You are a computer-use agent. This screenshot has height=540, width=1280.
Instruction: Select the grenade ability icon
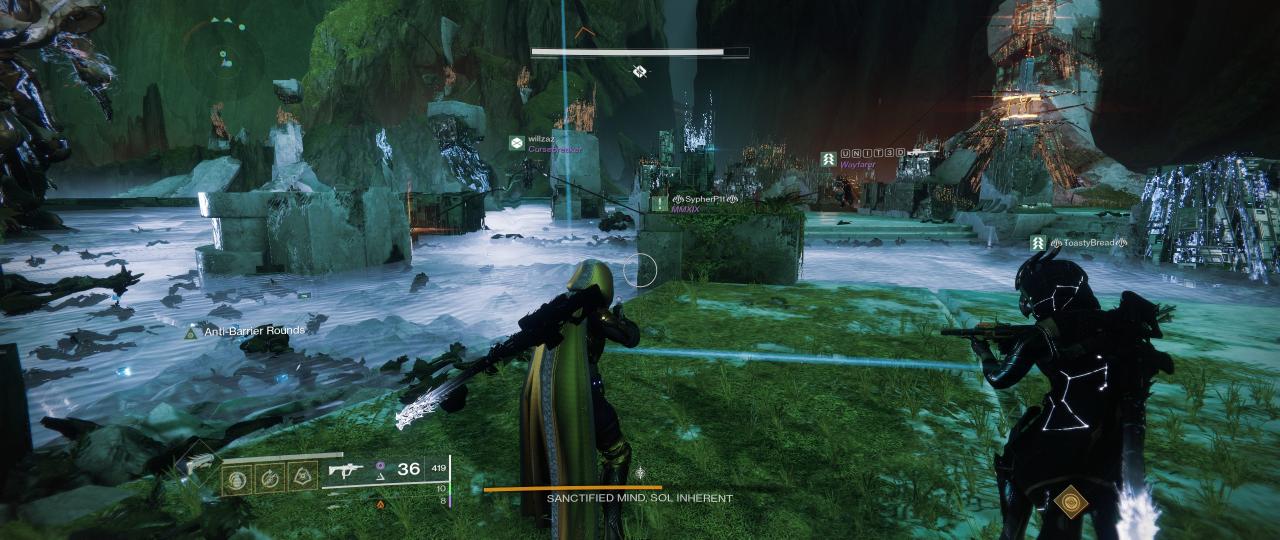click(237, 477)
